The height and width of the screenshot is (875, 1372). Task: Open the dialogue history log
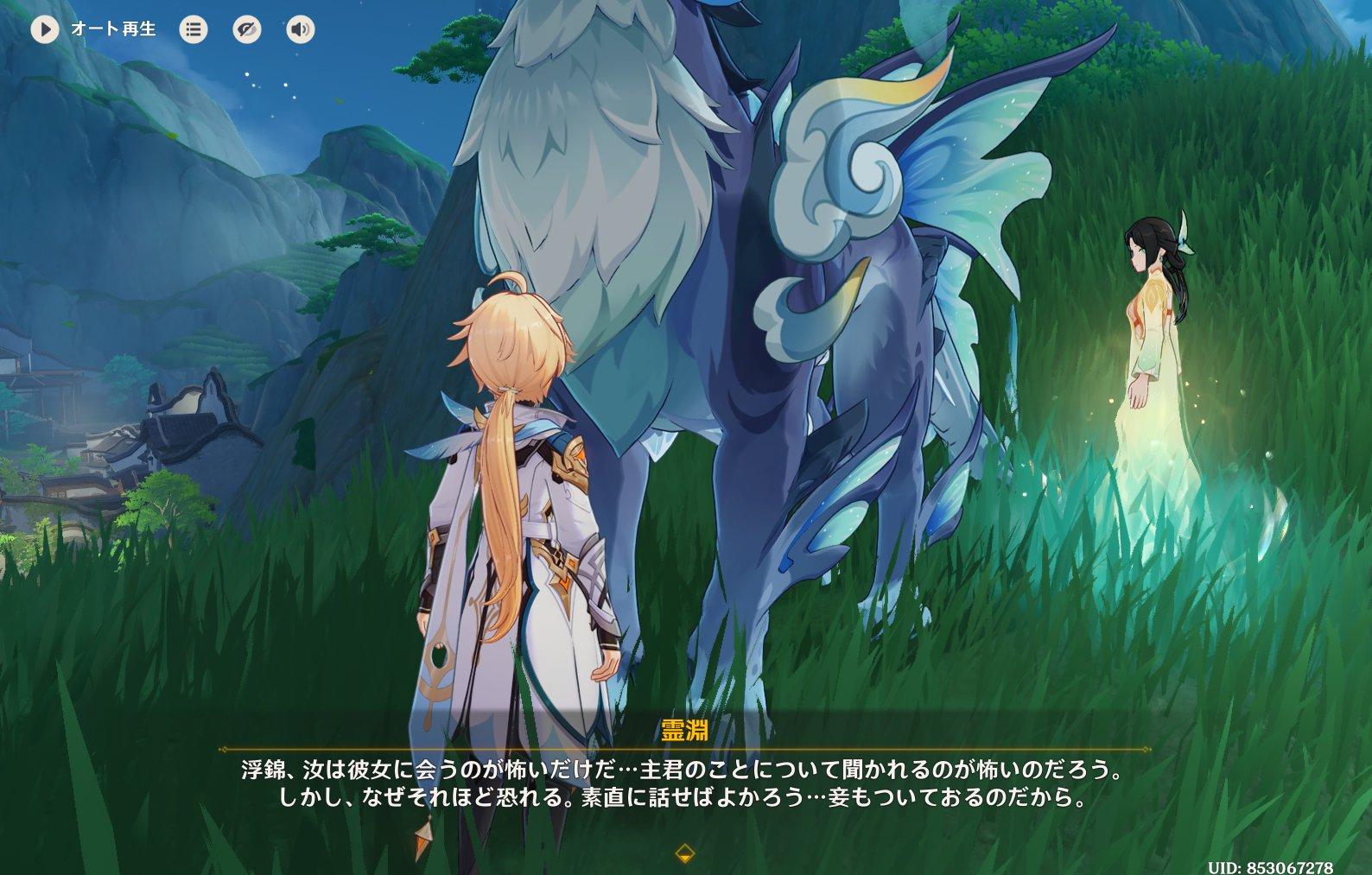pos(194,29)
